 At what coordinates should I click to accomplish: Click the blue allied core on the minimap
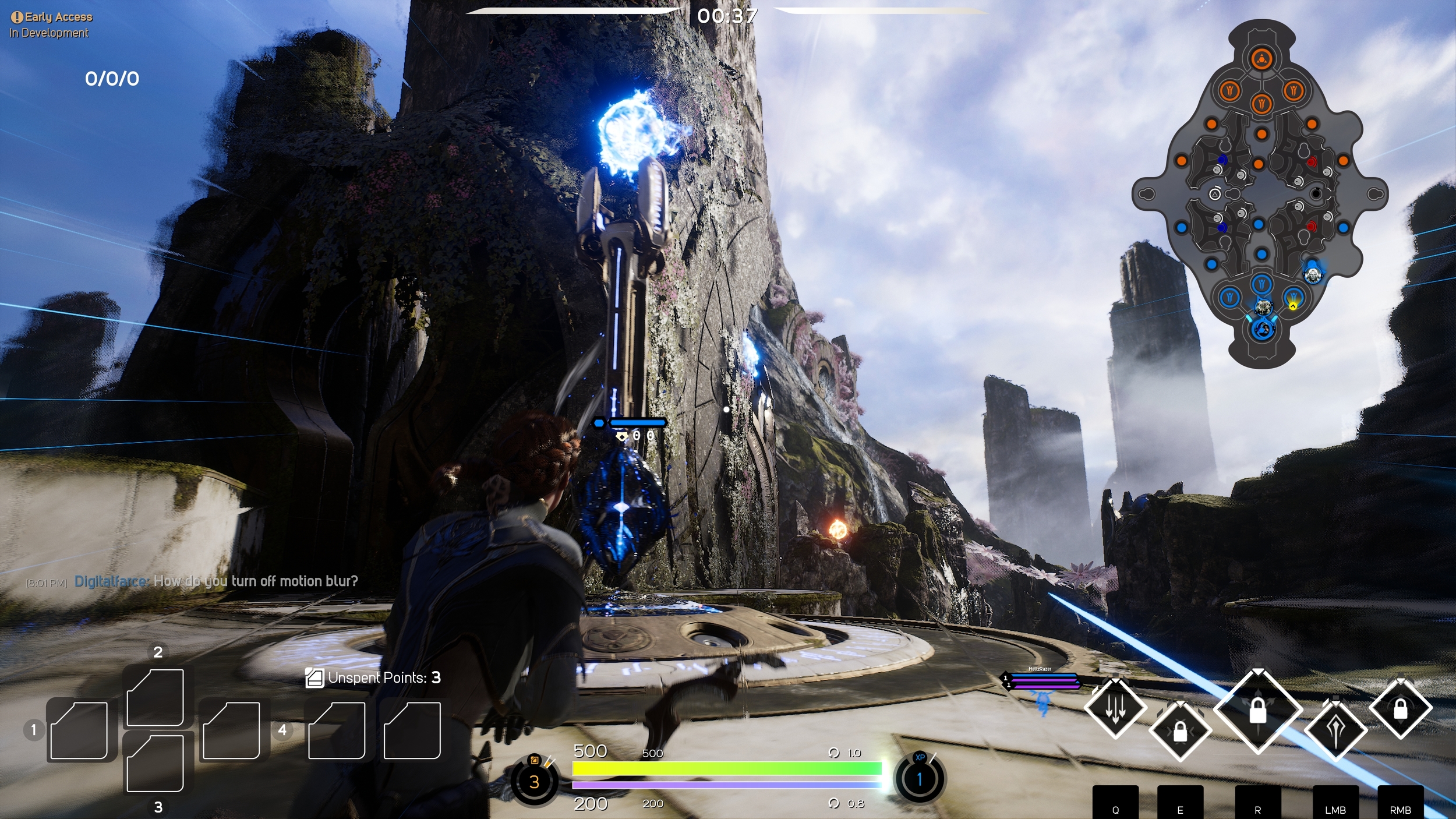coord(1262,330)
